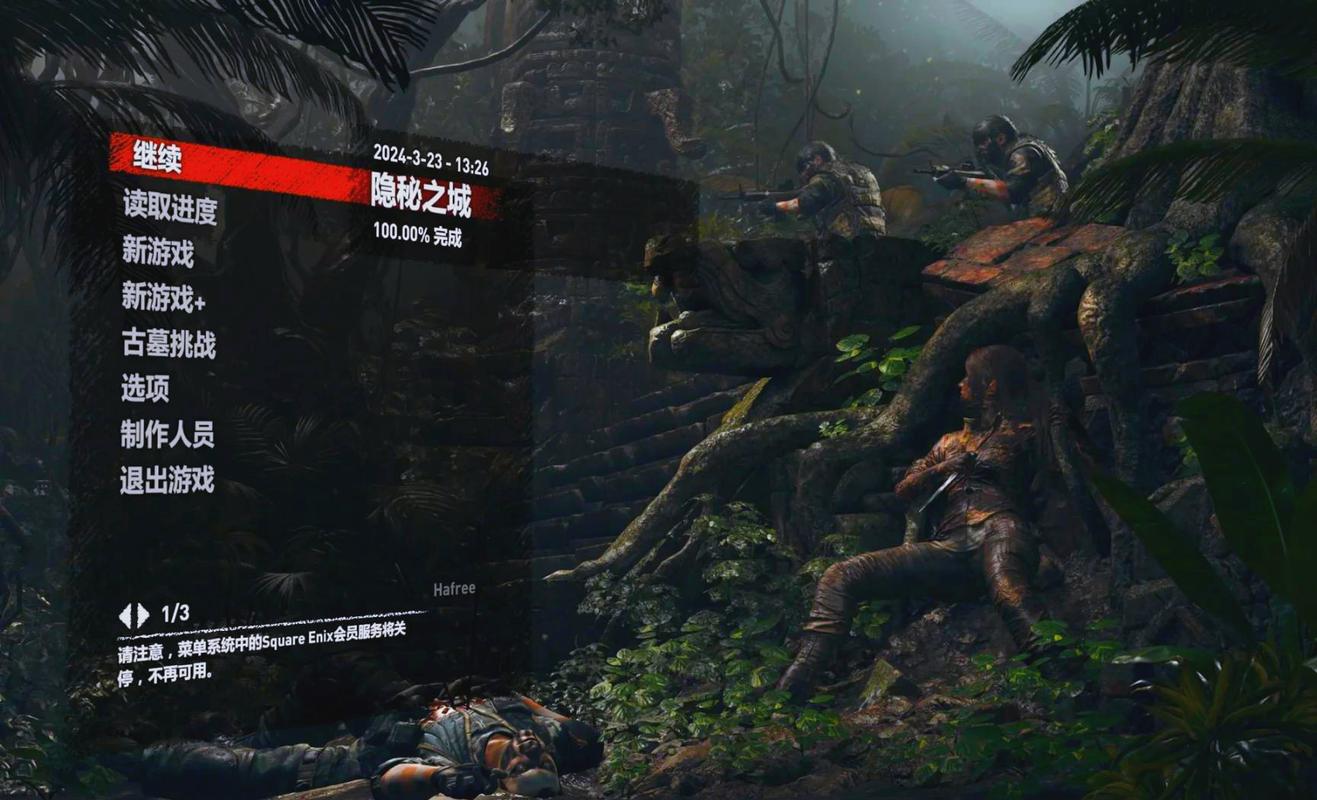Start a 新游戏 new game
The height and width of the screenshot is (800, 1317).
(158, 252)
